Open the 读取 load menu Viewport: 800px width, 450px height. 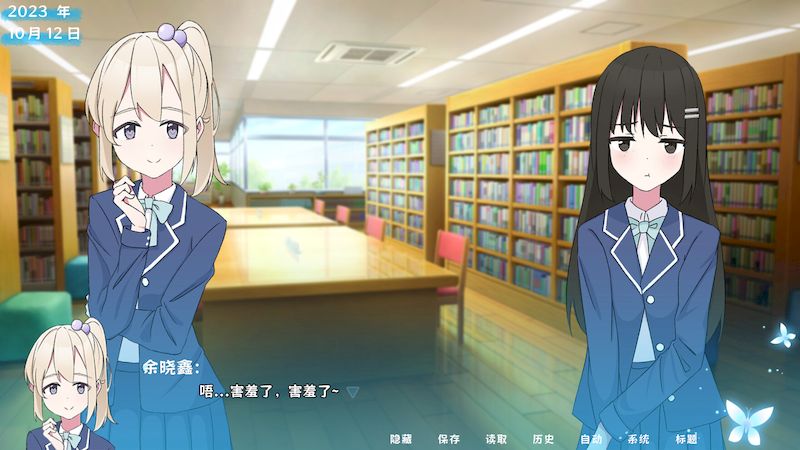pyautogui.click(x=496, y=439)
